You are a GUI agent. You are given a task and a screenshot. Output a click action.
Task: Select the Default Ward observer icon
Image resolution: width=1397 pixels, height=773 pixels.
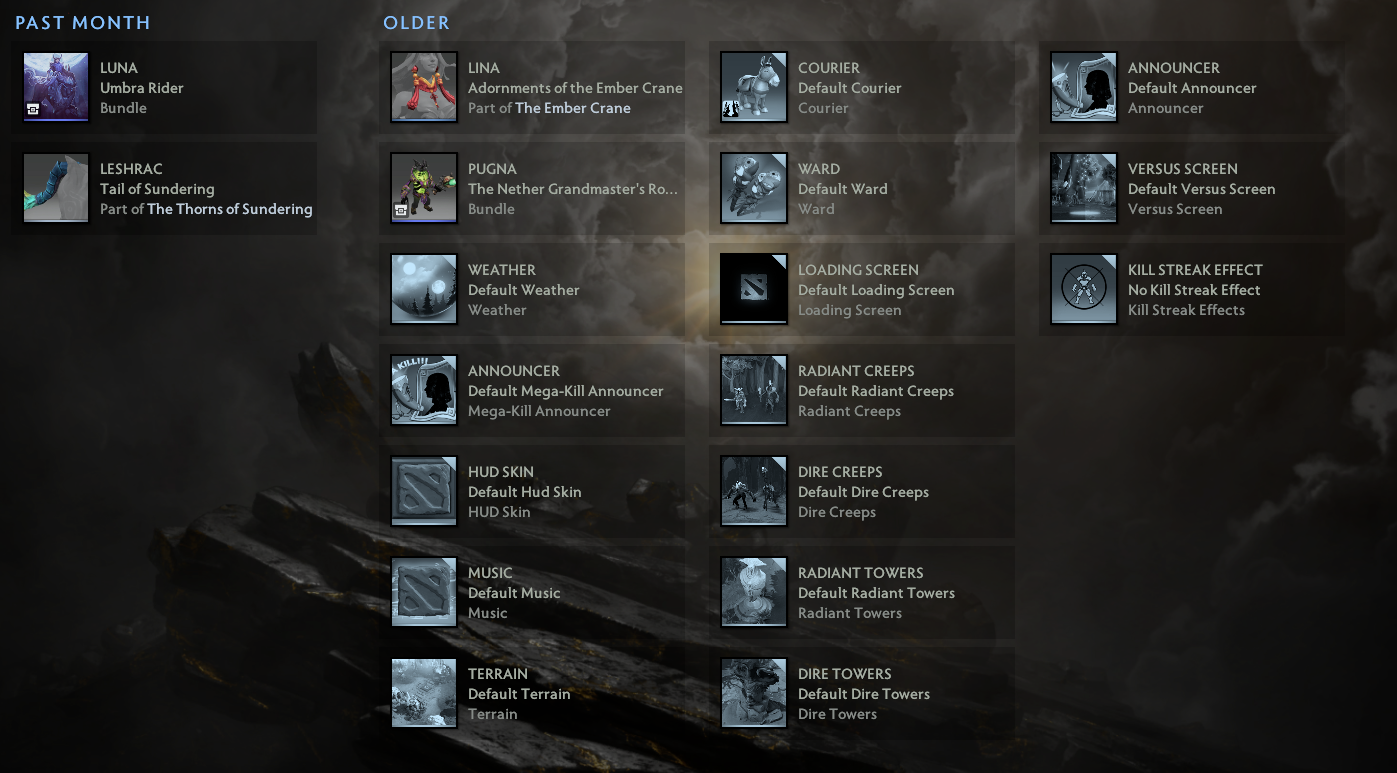(753, 188)
